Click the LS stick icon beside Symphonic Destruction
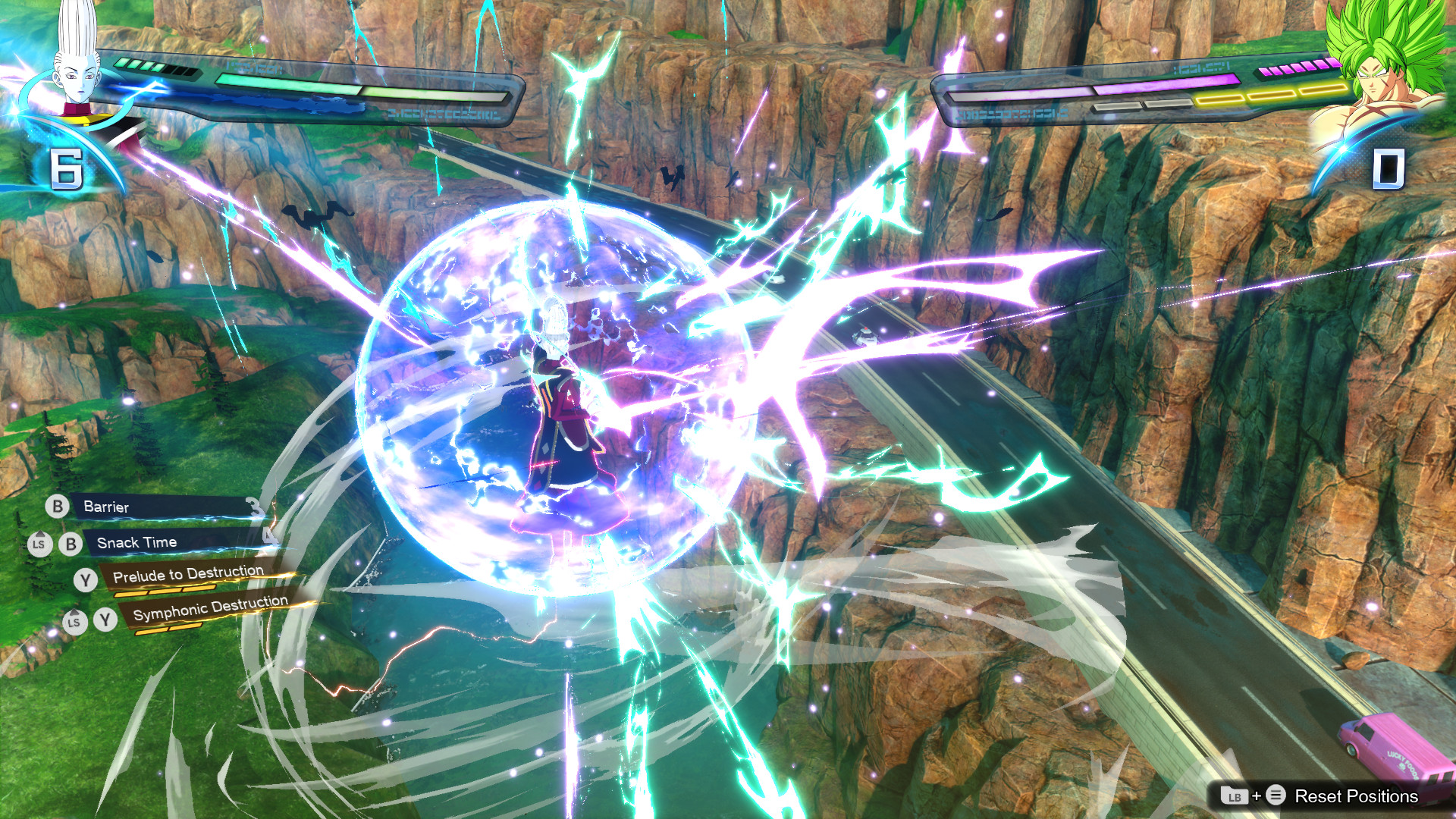 (x=74, y=623)
